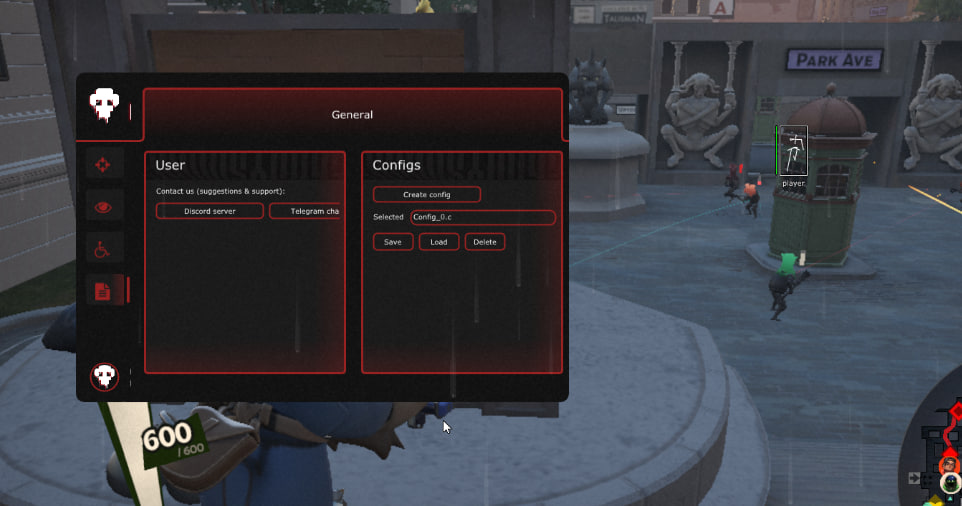Click the skull icon at sidebar bottom
Image resolution: width=962 pixels, height=506 pixels.
(x=104, y=376)
